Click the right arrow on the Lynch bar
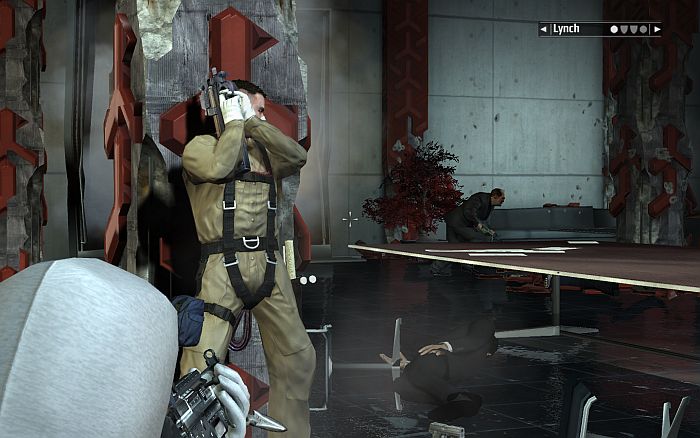 tap(656, 30)
